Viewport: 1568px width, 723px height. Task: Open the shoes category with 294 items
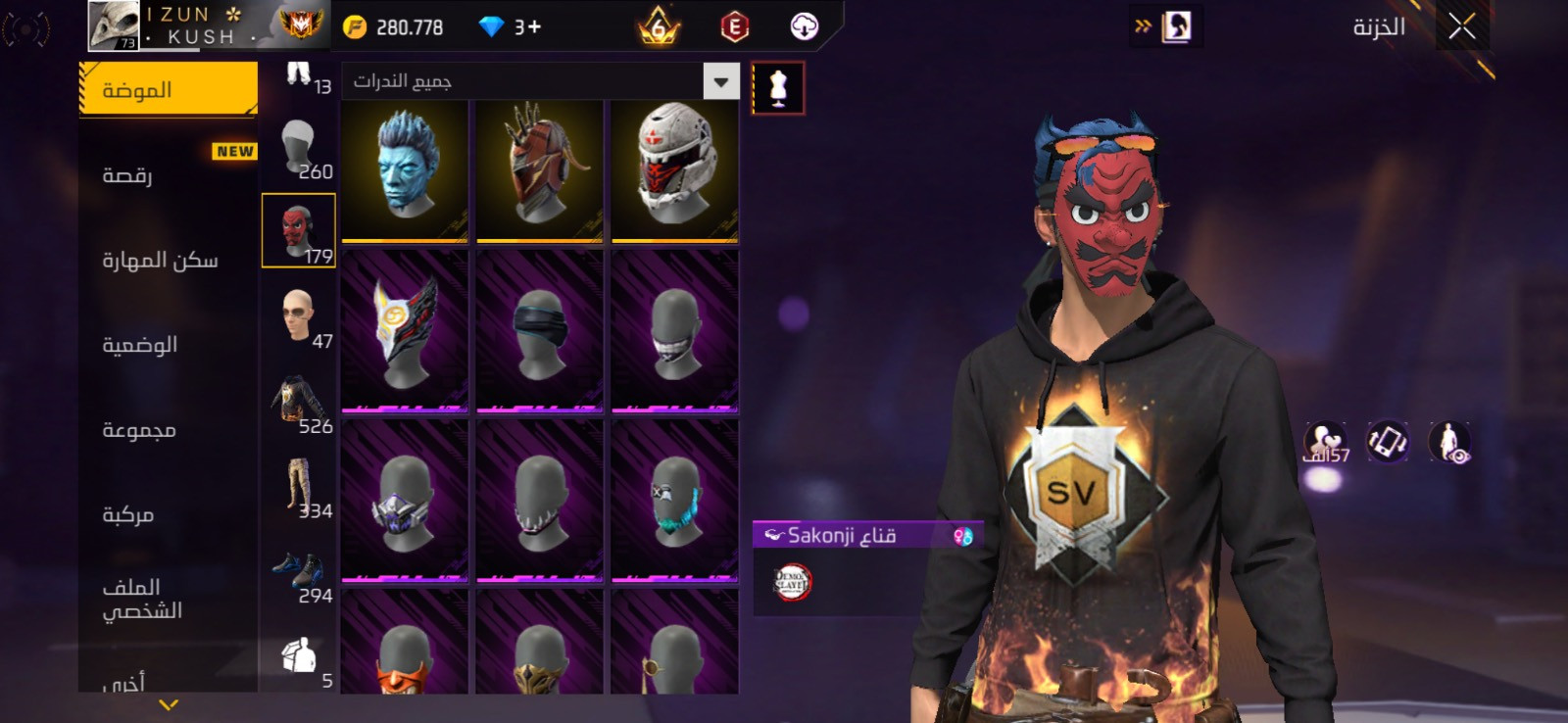[299, 573]
